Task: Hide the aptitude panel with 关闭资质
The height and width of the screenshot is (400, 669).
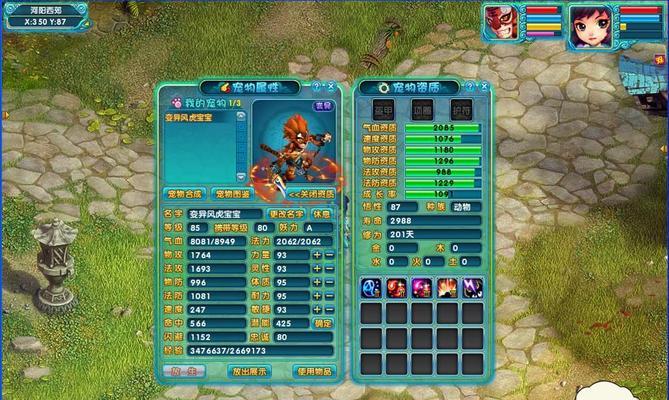Action: [x=308, y=193]
